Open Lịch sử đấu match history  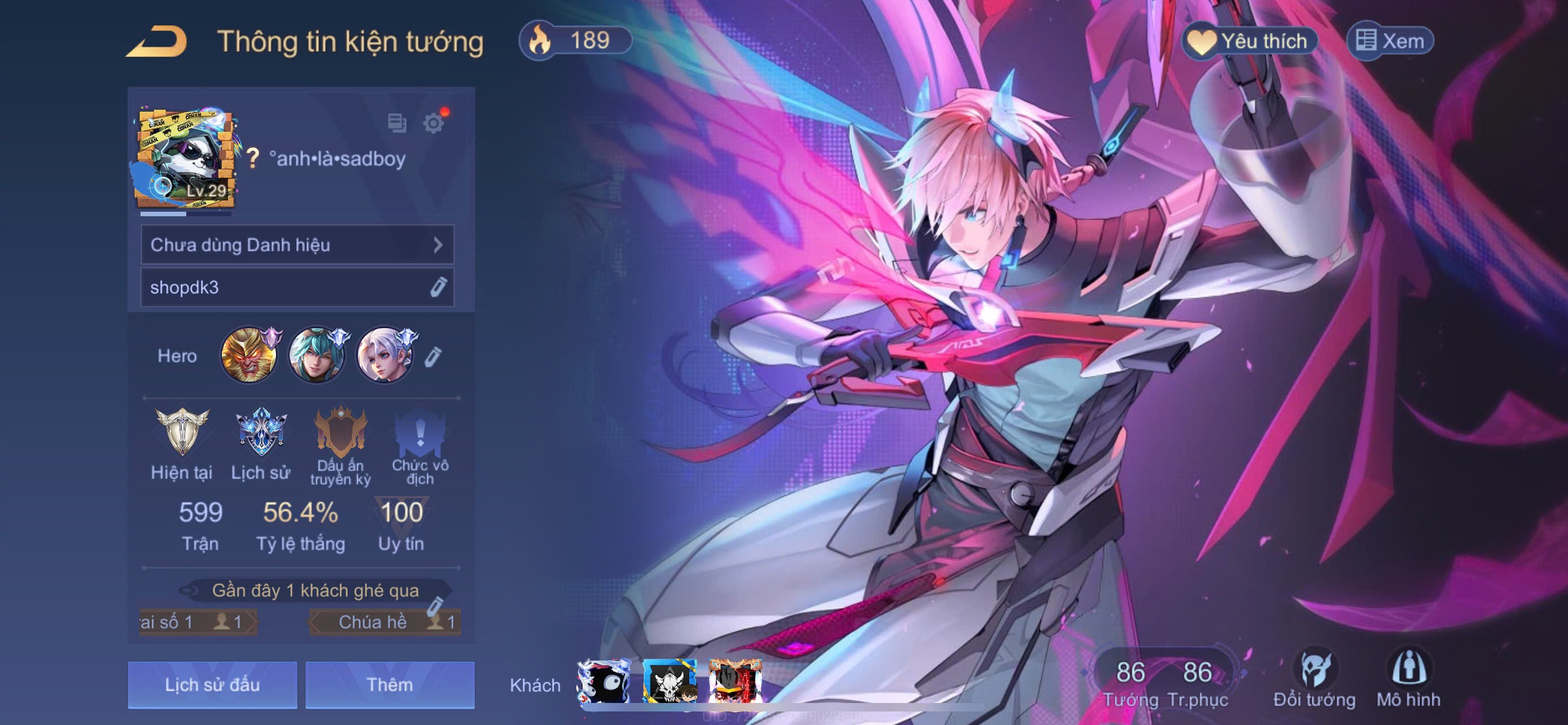pos(212,685)
